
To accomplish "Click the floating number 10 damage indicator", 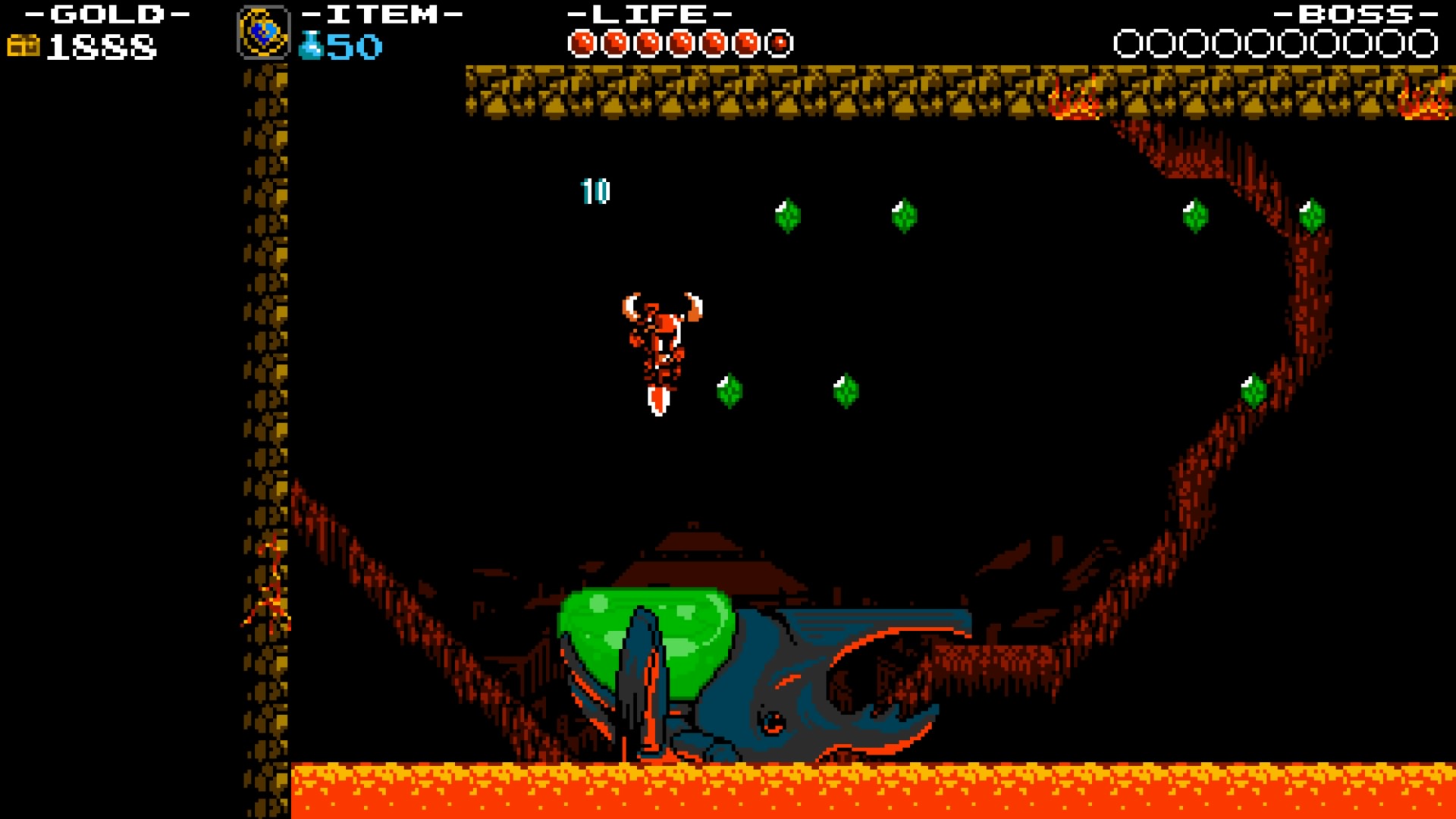I will [595, 191].
